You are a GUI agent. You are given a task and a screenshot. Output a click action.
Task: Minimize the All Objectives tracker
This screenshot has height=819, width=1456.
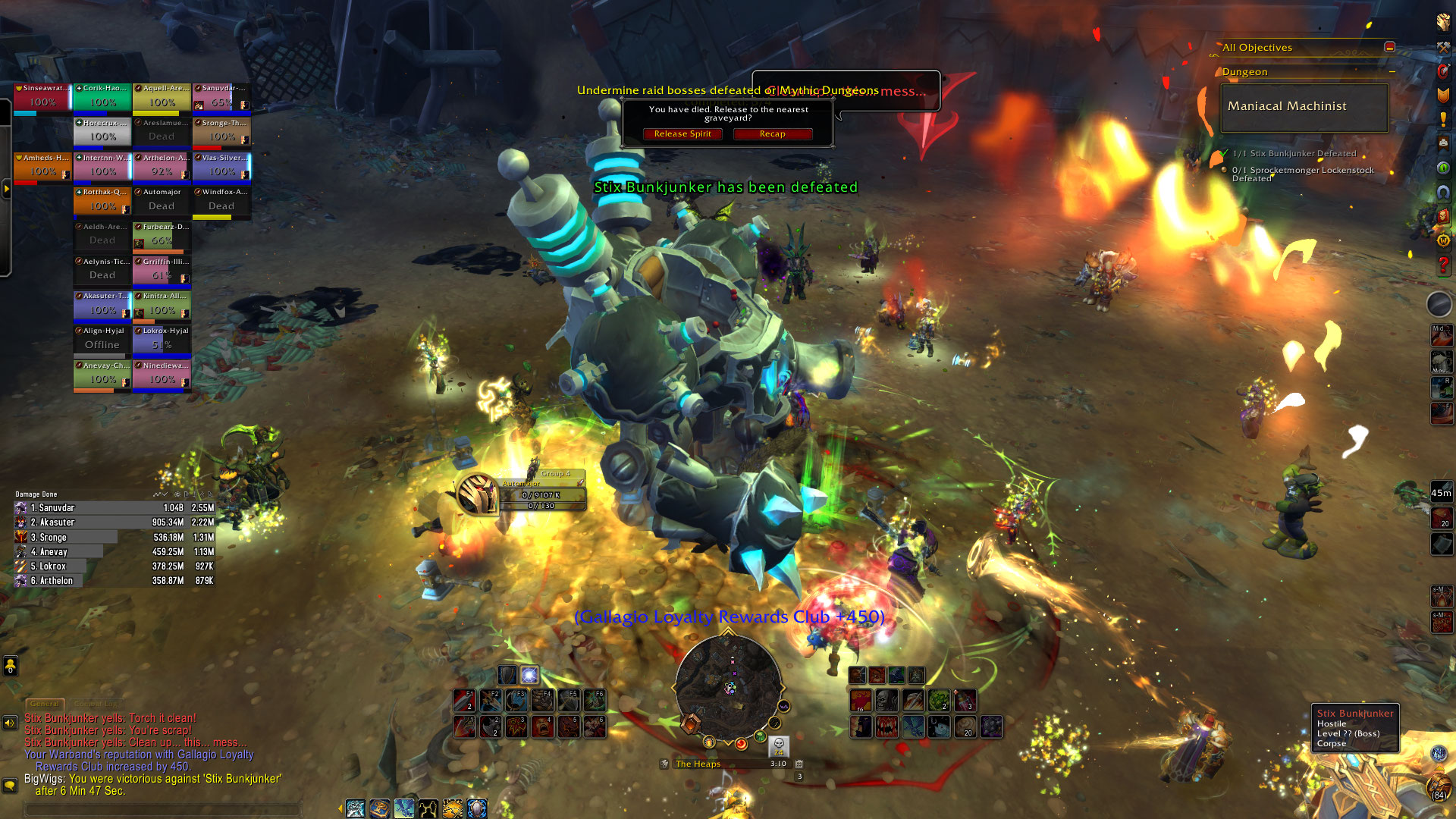pyautogui.click(x=1389, y=47)
